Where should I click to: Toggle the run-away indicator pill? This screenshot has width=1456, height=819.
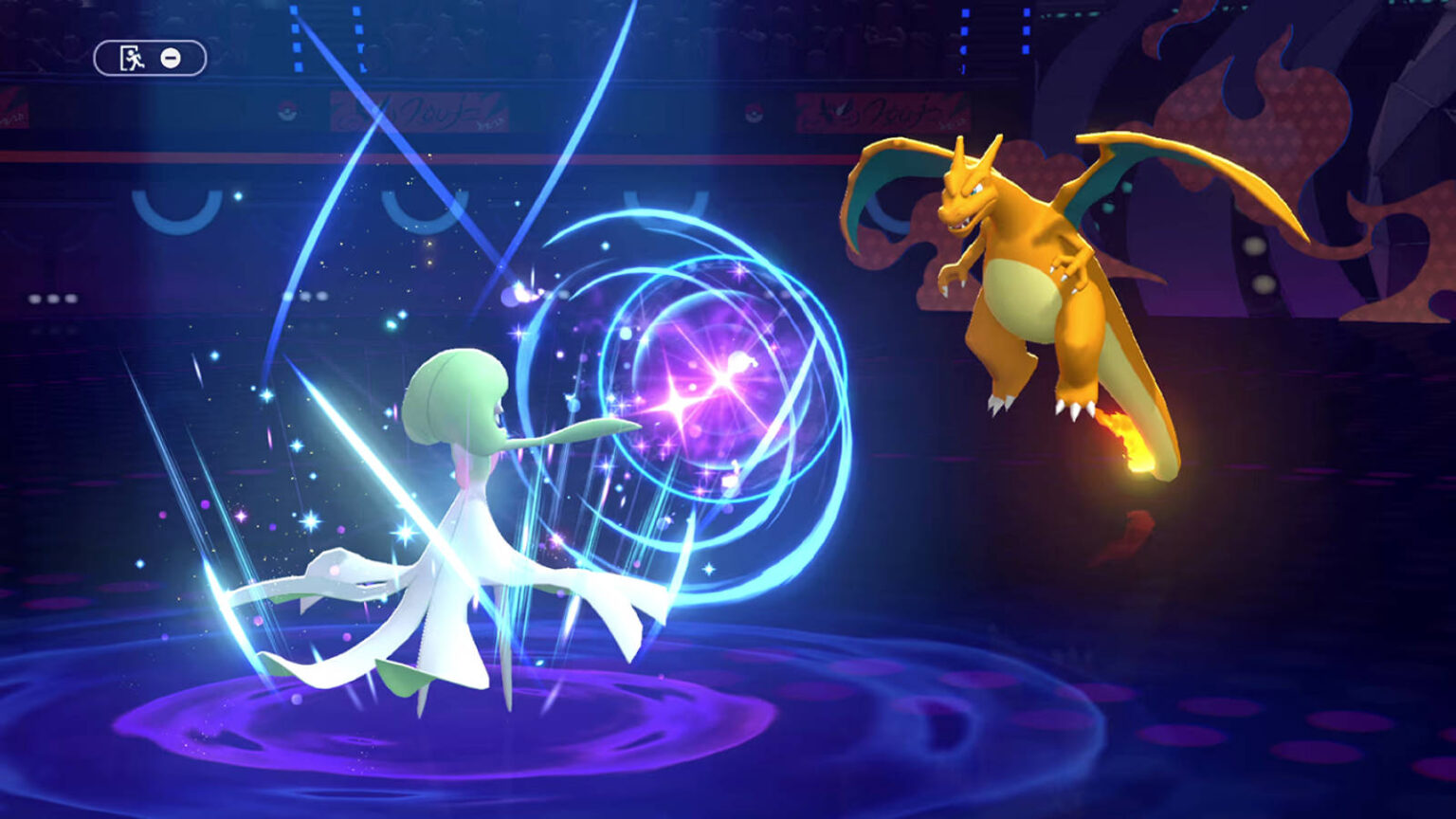coord(149,58)
